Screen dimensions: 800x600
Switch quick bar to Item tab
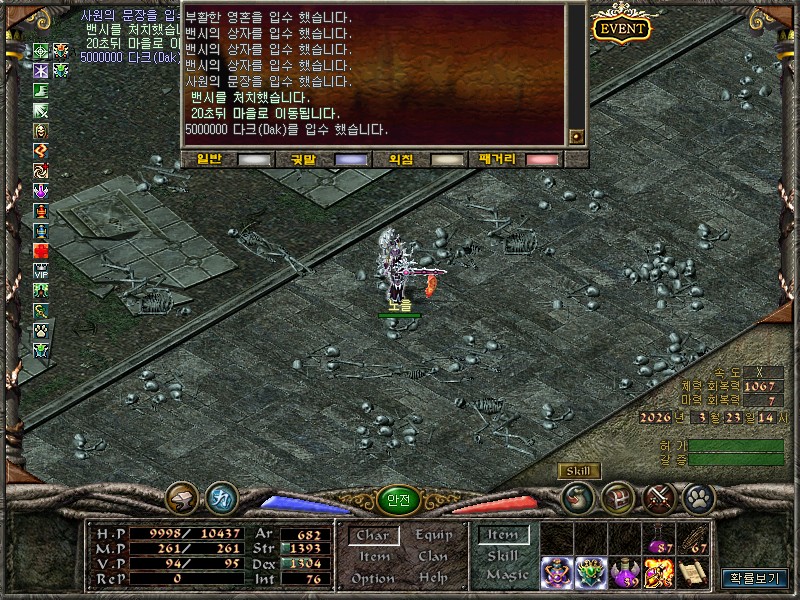[502, 535]
